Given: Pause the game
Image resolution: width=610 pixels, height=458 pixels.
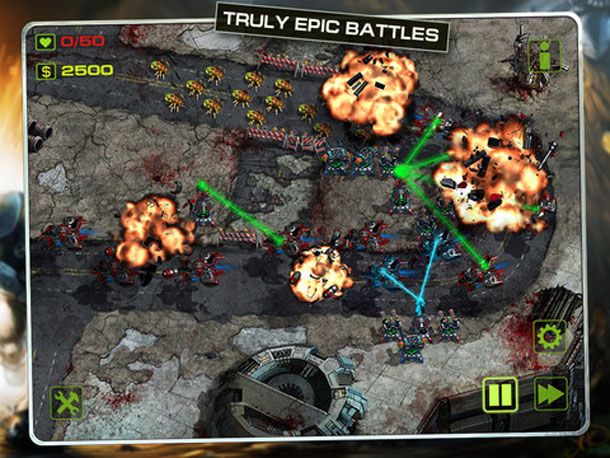Looking at the screenshot, I should [500, 394].
